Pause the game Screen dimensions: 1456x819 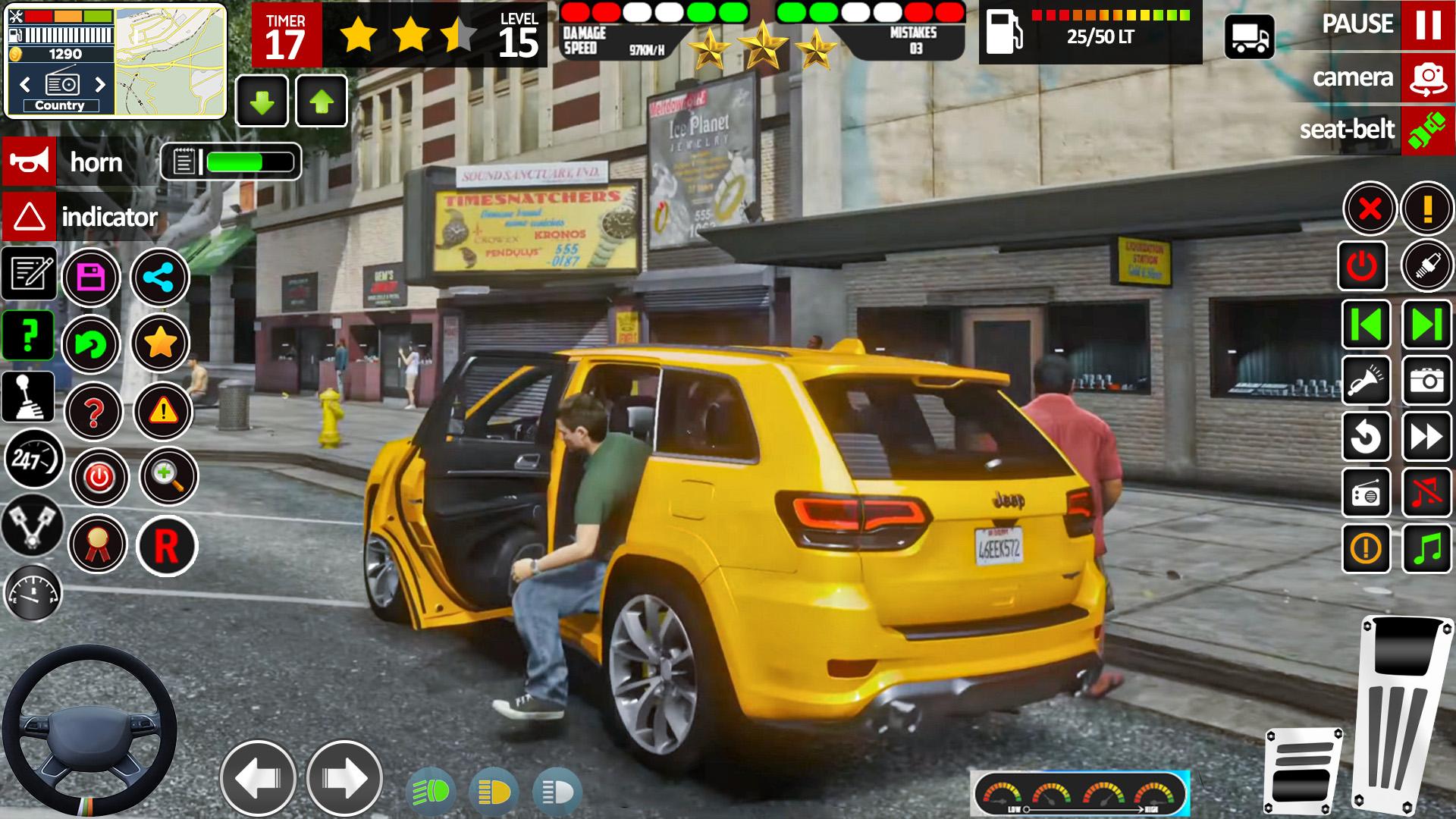1427,25
